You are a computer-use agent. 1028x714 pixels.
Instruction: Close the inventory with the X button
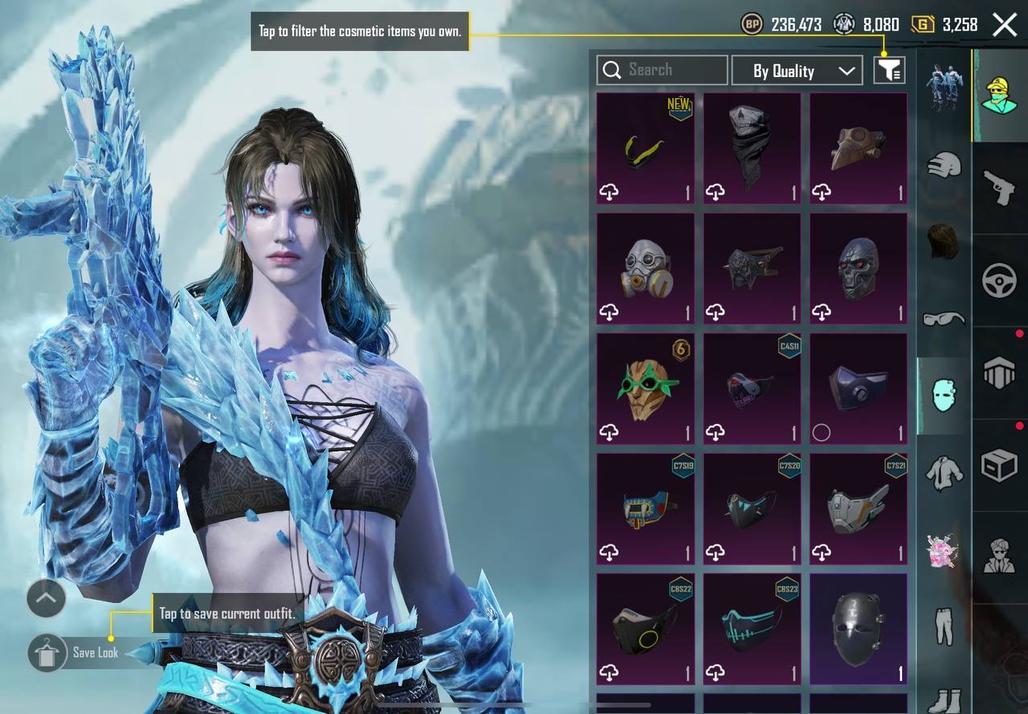pos(1004,25)
